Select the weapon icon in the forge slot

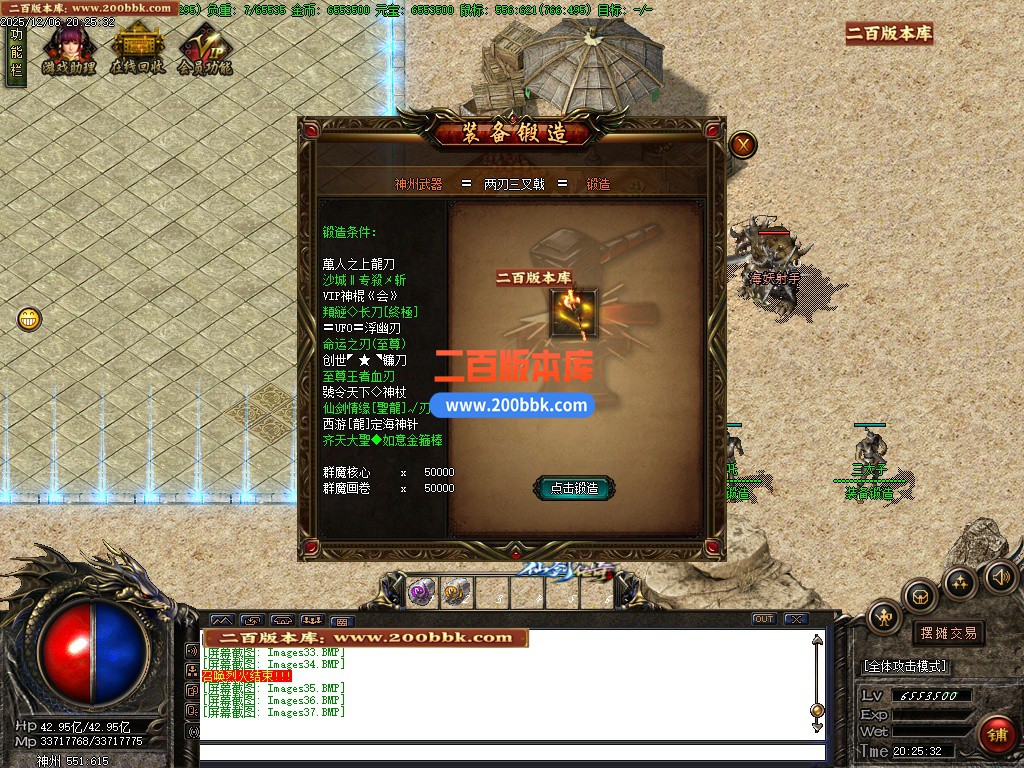574,313
